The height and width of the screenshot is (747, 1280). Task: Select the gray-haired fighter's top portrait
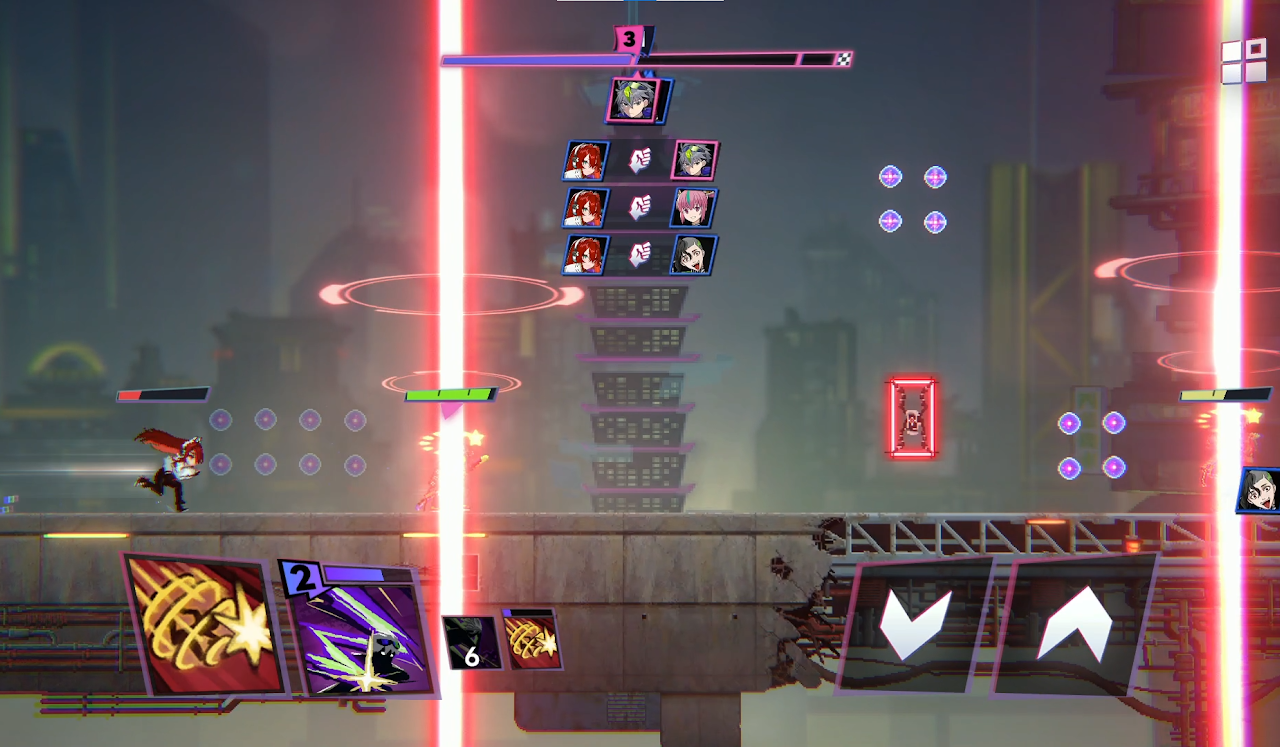pos(633,101)
